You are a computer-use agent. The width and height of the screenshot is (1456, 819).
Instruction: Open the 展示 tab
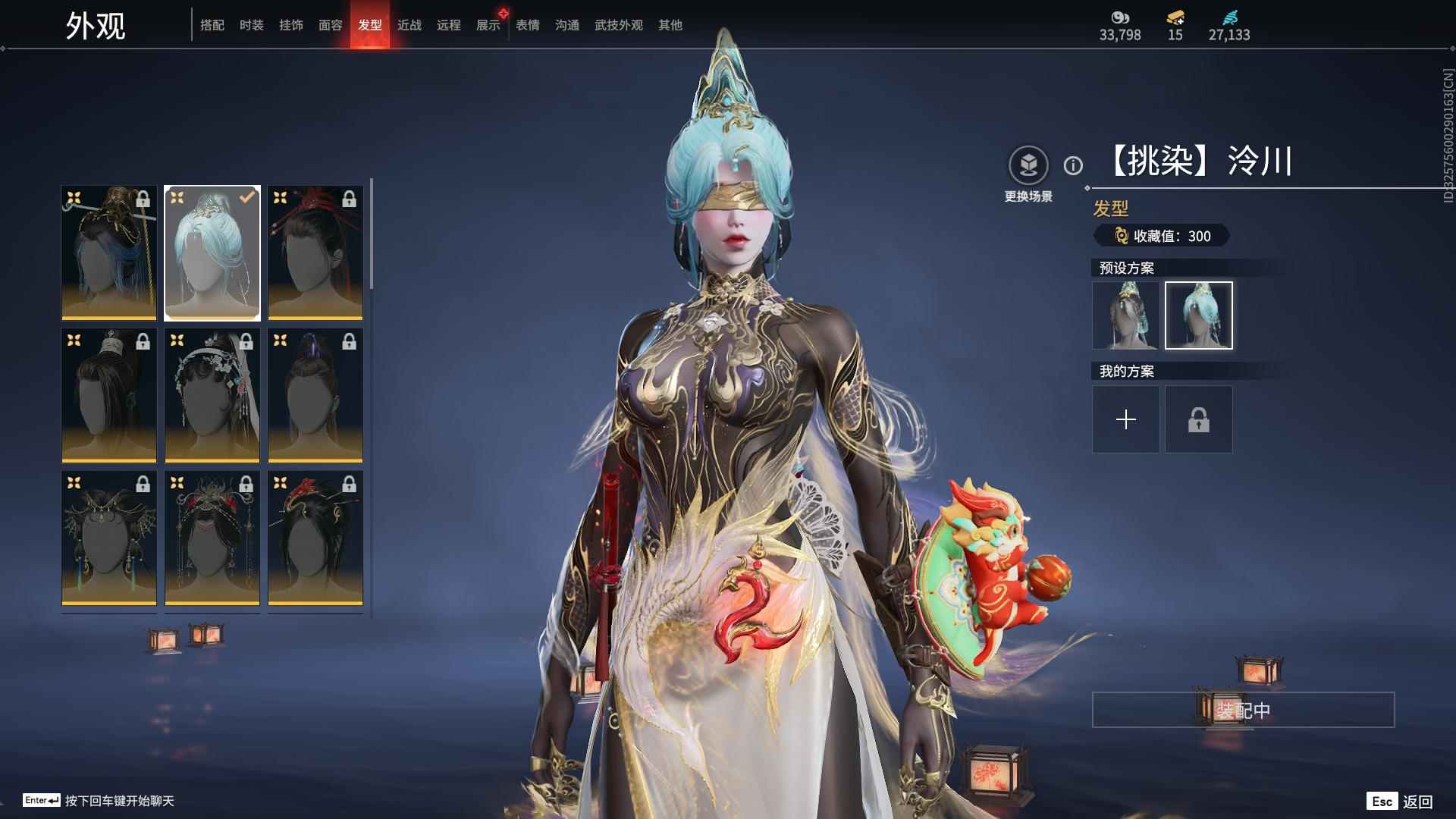pyautogui.click(x=488, y=25)
